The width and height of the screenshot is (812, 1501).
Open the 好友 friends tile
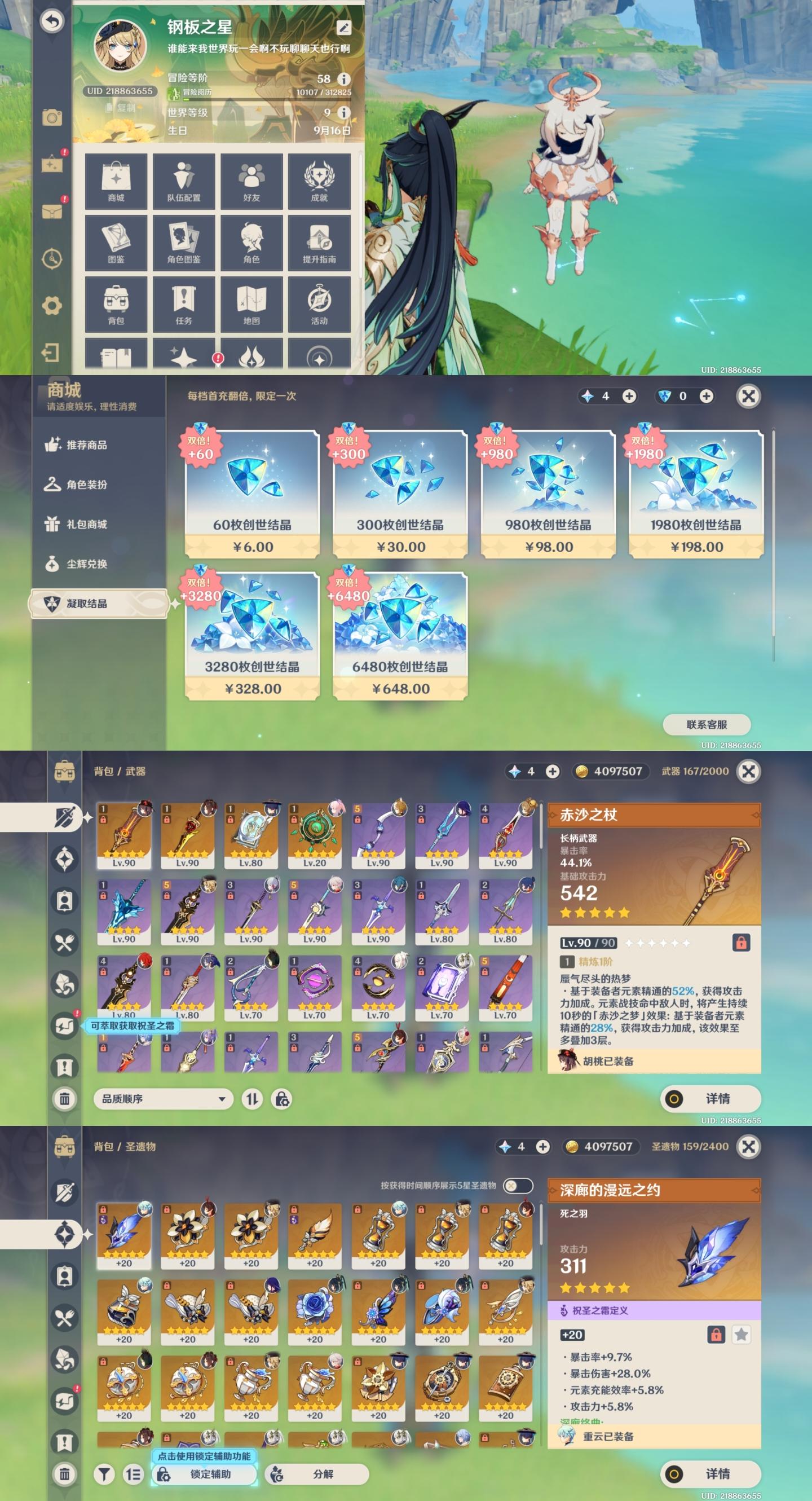click(251, 182)
